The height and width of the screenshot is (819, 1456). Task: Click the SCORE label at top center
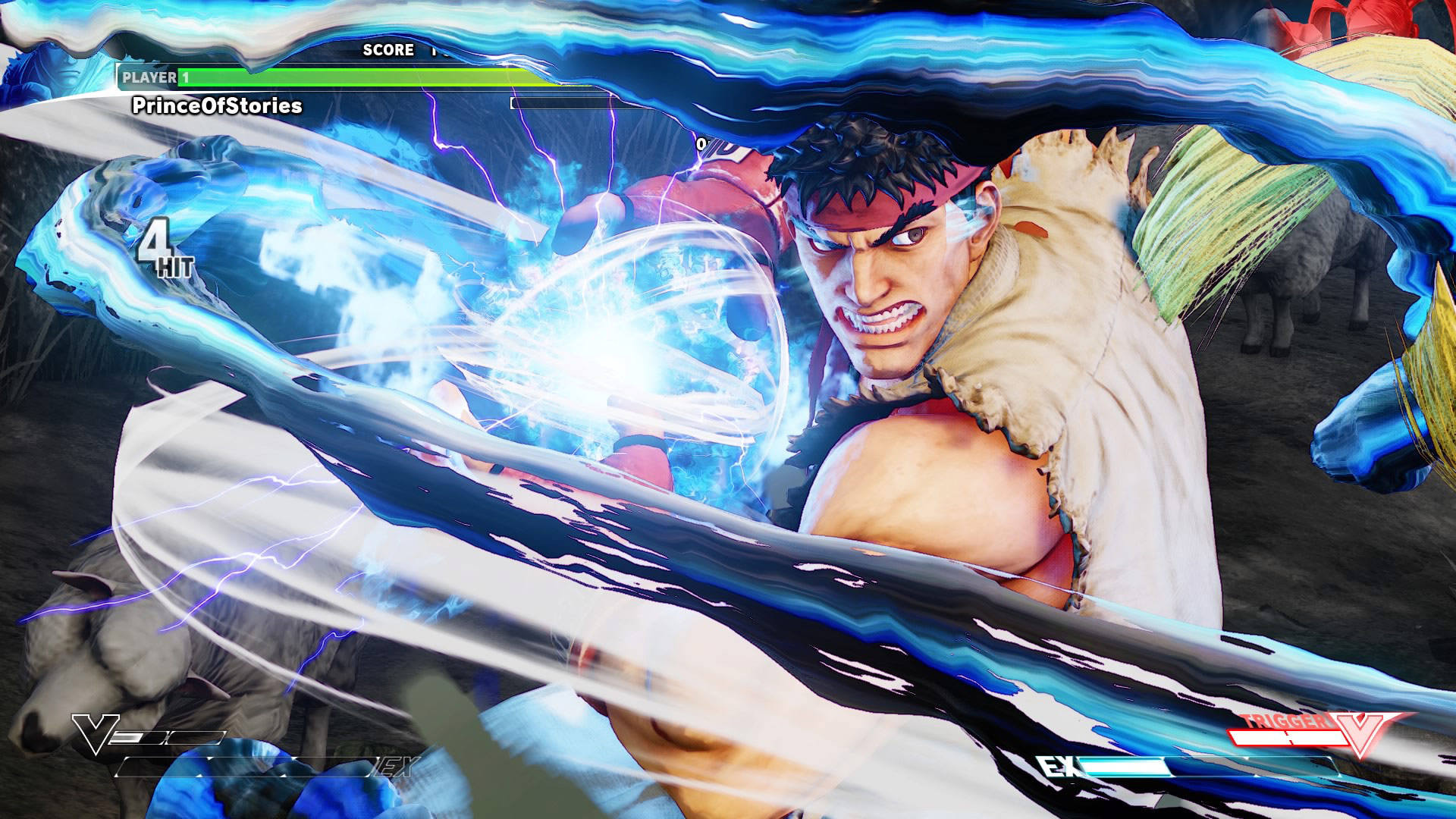[388, 50]
